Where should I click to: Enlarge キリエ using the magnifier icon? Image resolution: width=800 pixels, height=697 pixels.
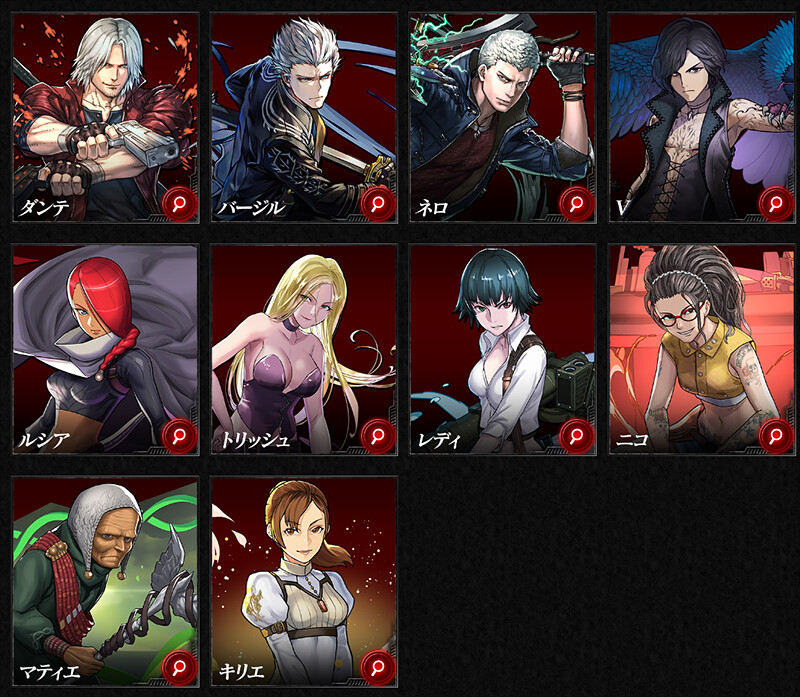point(378,665)
